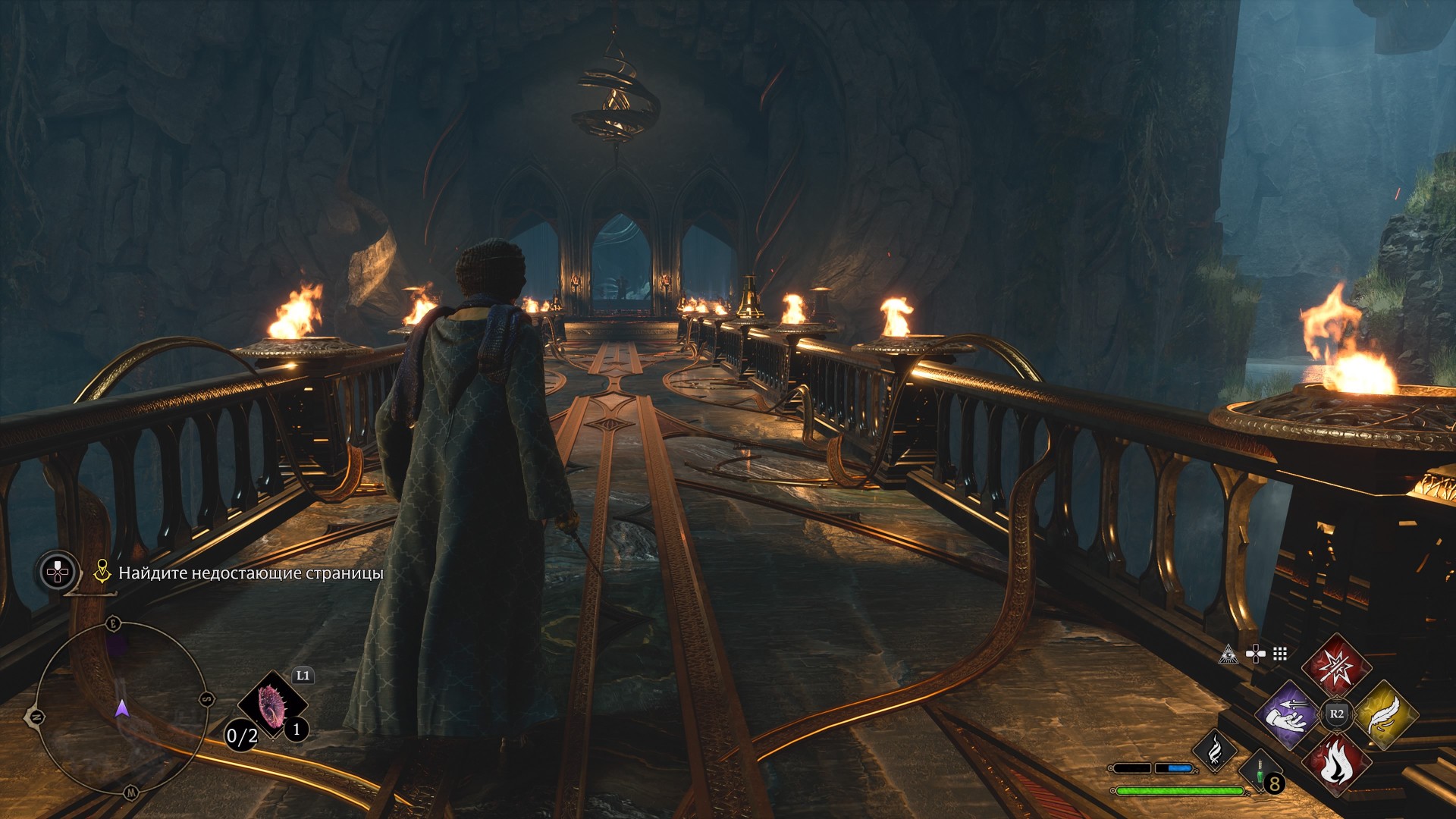
Task: Select the Venomous Tentacula tool slot
Action: coord(271,705)
